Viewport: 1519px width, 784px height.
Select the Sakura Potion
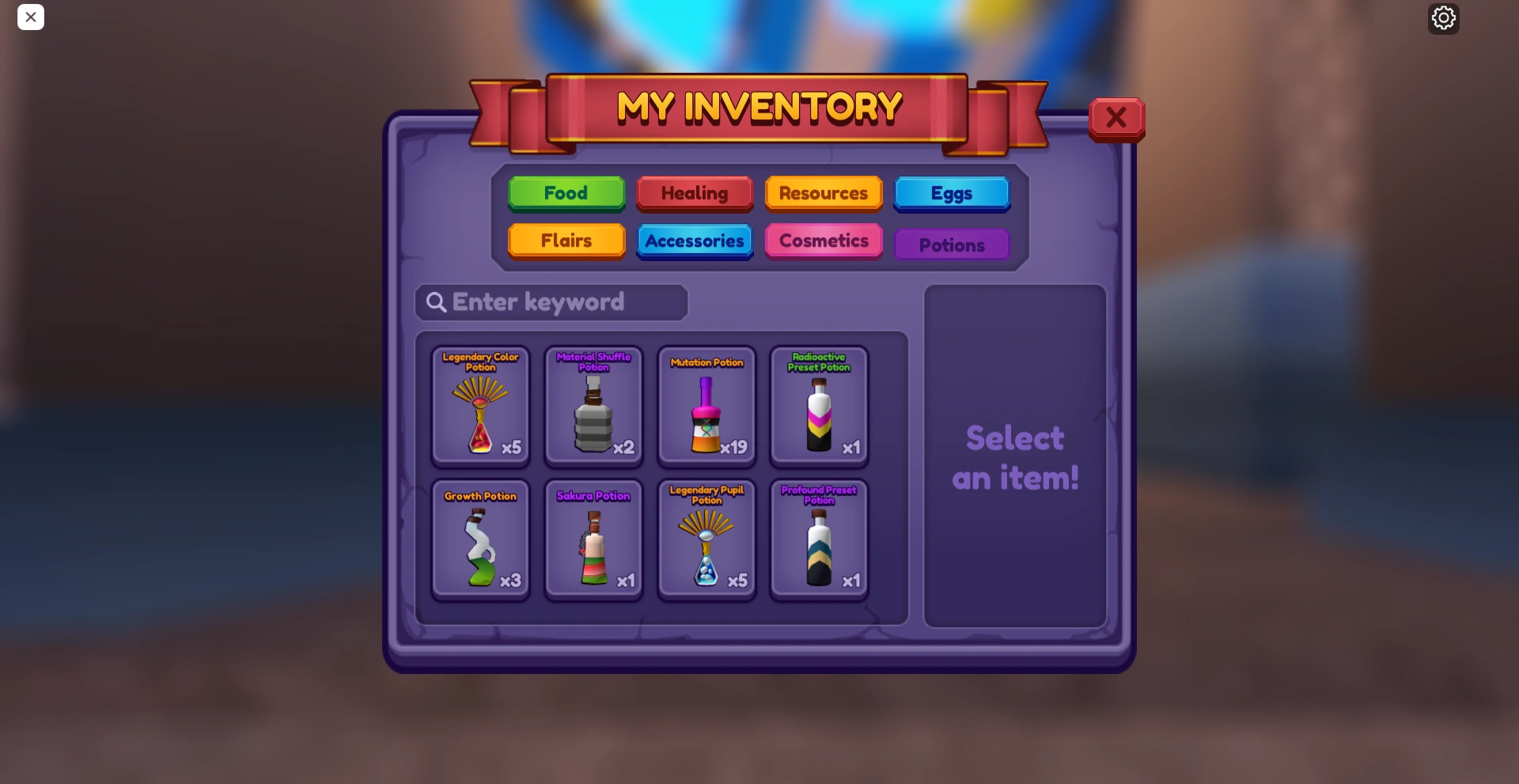pos(593,540)
